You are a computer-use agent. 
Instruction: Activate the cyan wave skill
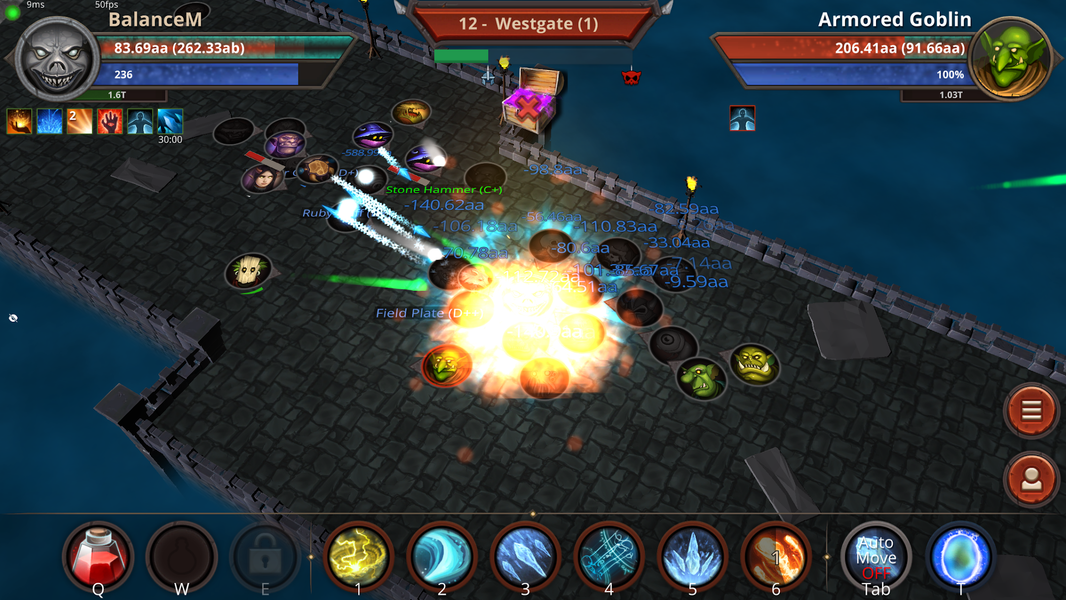pos(442,556)
